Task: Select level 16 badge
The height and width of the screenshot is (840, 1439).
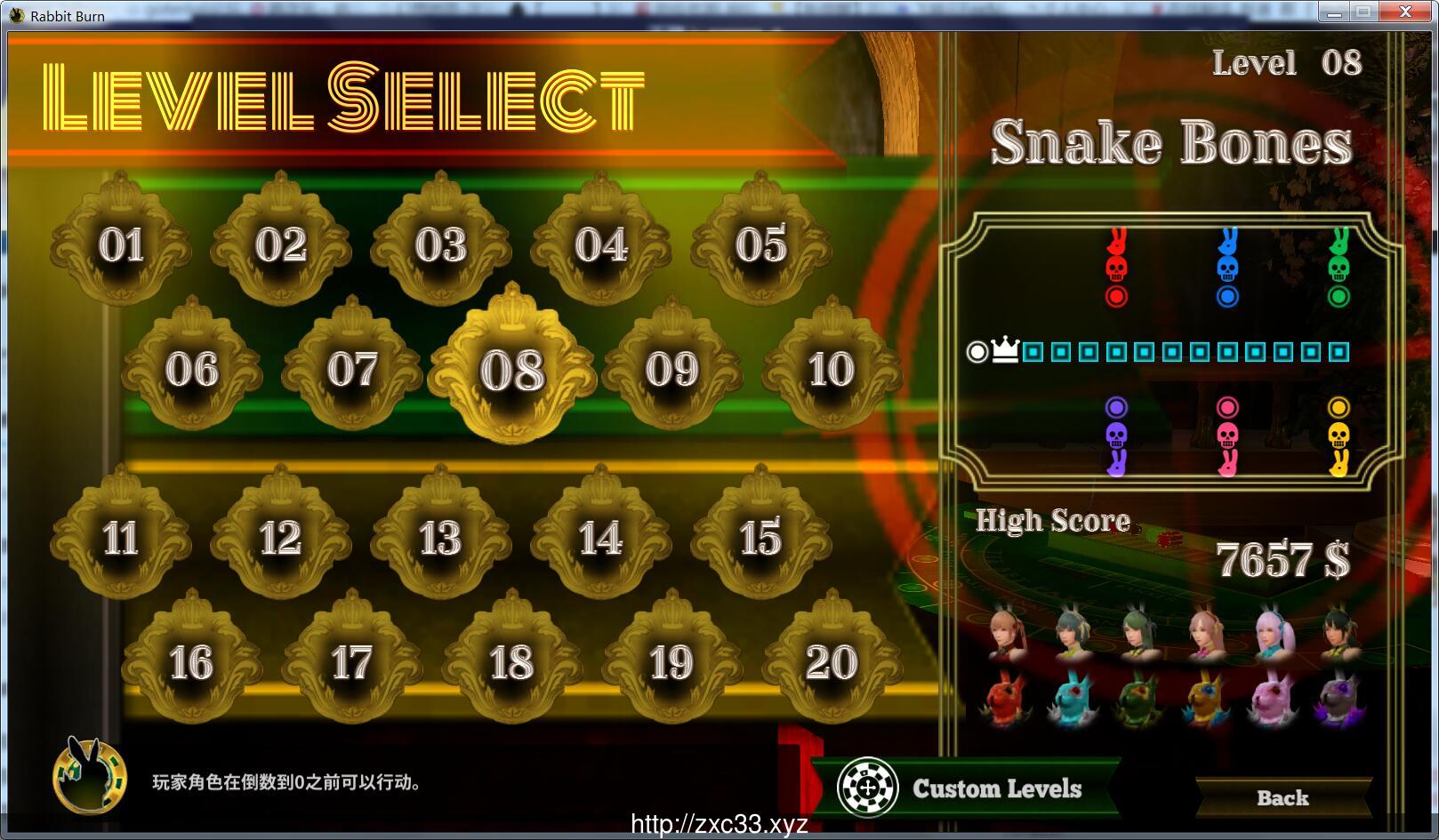Action: pyautogui.click(x=191, y=662)
